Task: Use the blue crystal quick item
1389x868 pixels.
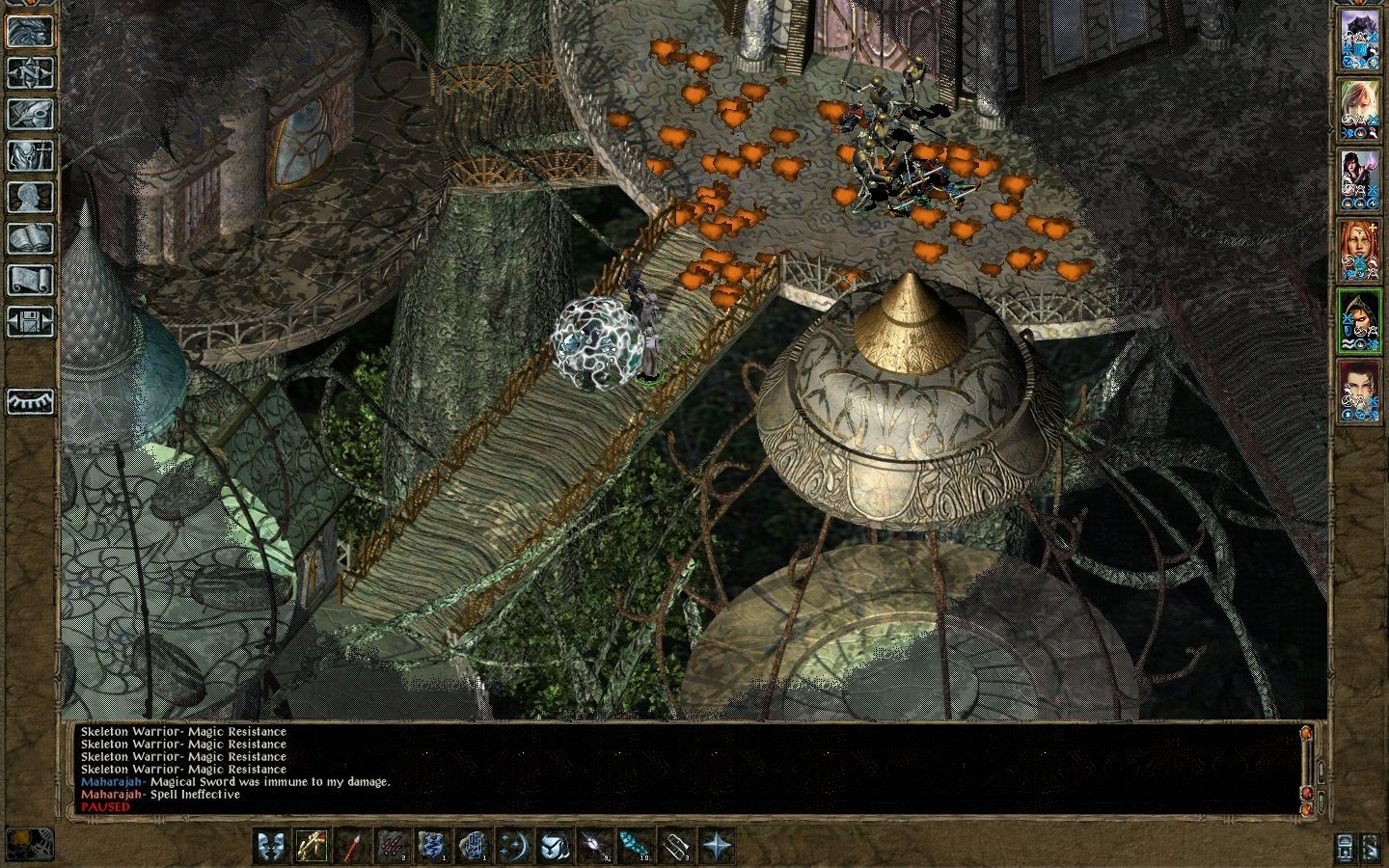Action: (x=636, y=846)
